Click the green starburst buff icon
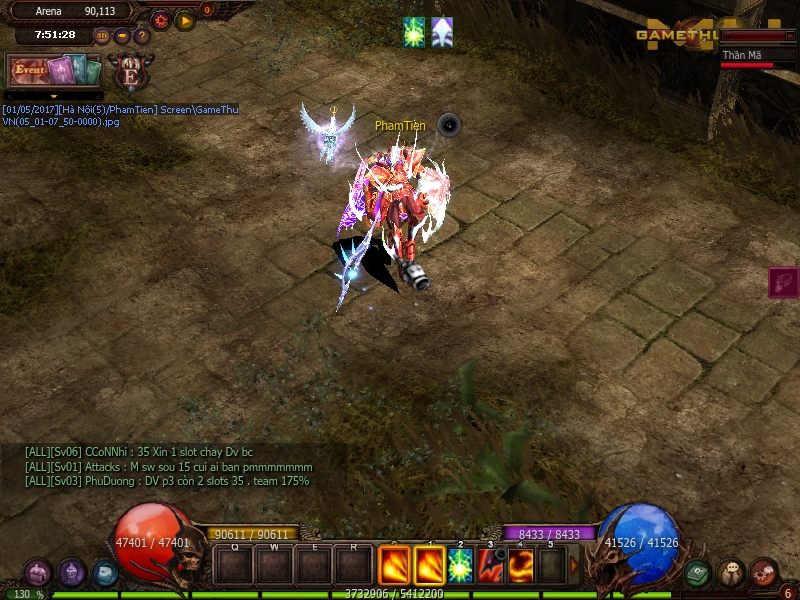The image size is (800, 600). [414, 32]
